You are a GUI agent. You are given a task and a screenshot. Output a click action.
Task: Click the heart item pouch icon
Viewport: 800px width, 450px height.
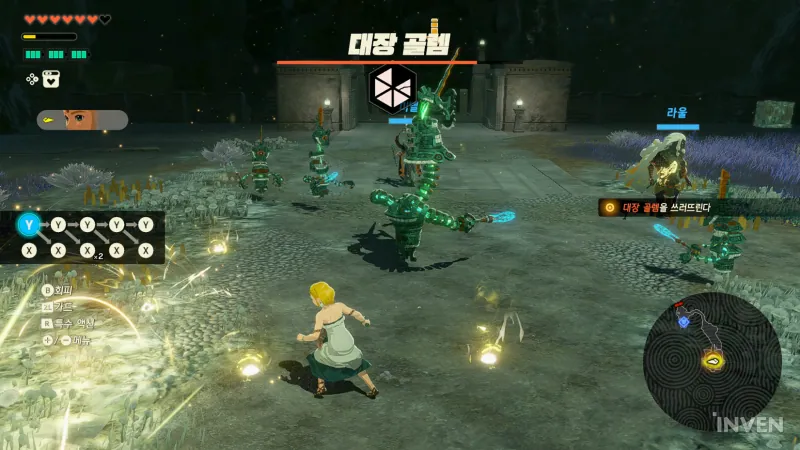pos(52,79)
